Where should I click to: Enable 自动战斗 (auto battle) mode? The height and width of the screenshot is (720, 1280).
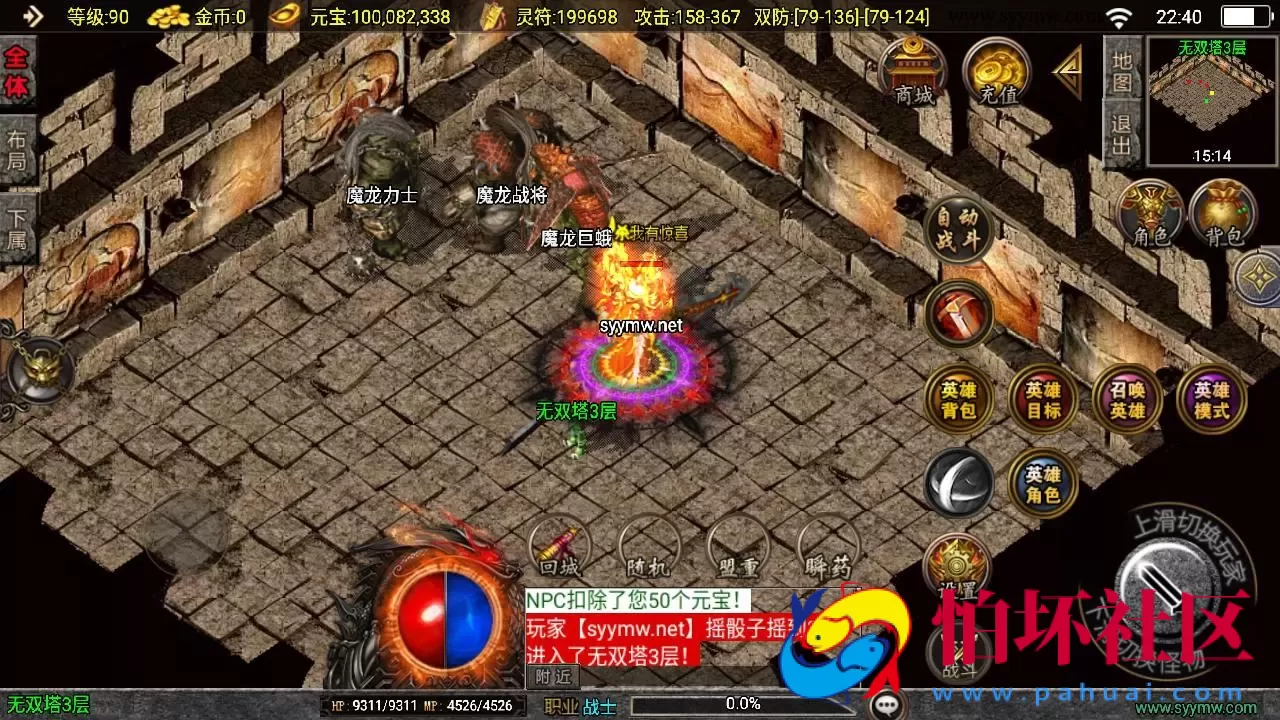(x=959, y=228)
